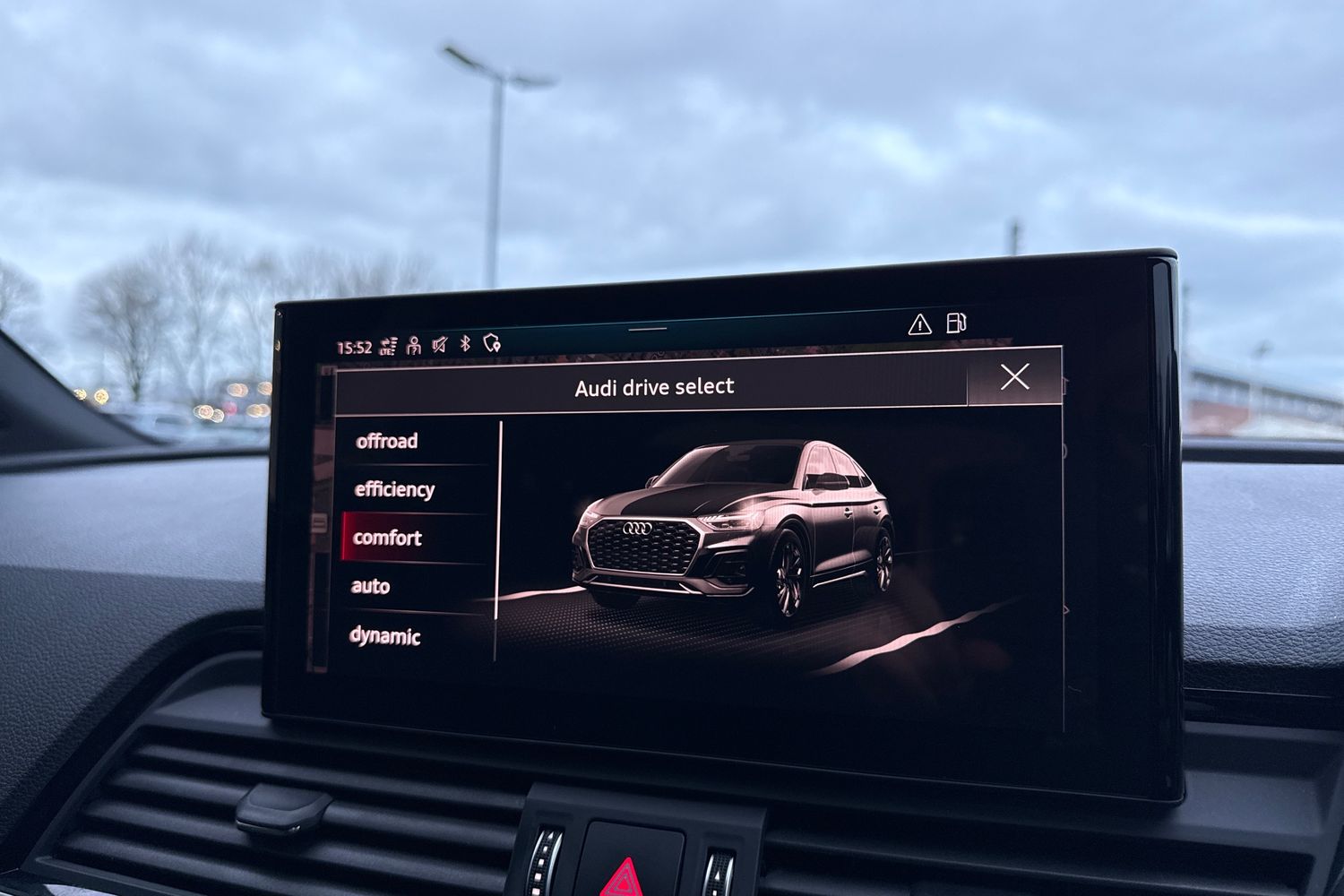
Task: Tap the Audi drive select title bar
Action: coord(652,385)
